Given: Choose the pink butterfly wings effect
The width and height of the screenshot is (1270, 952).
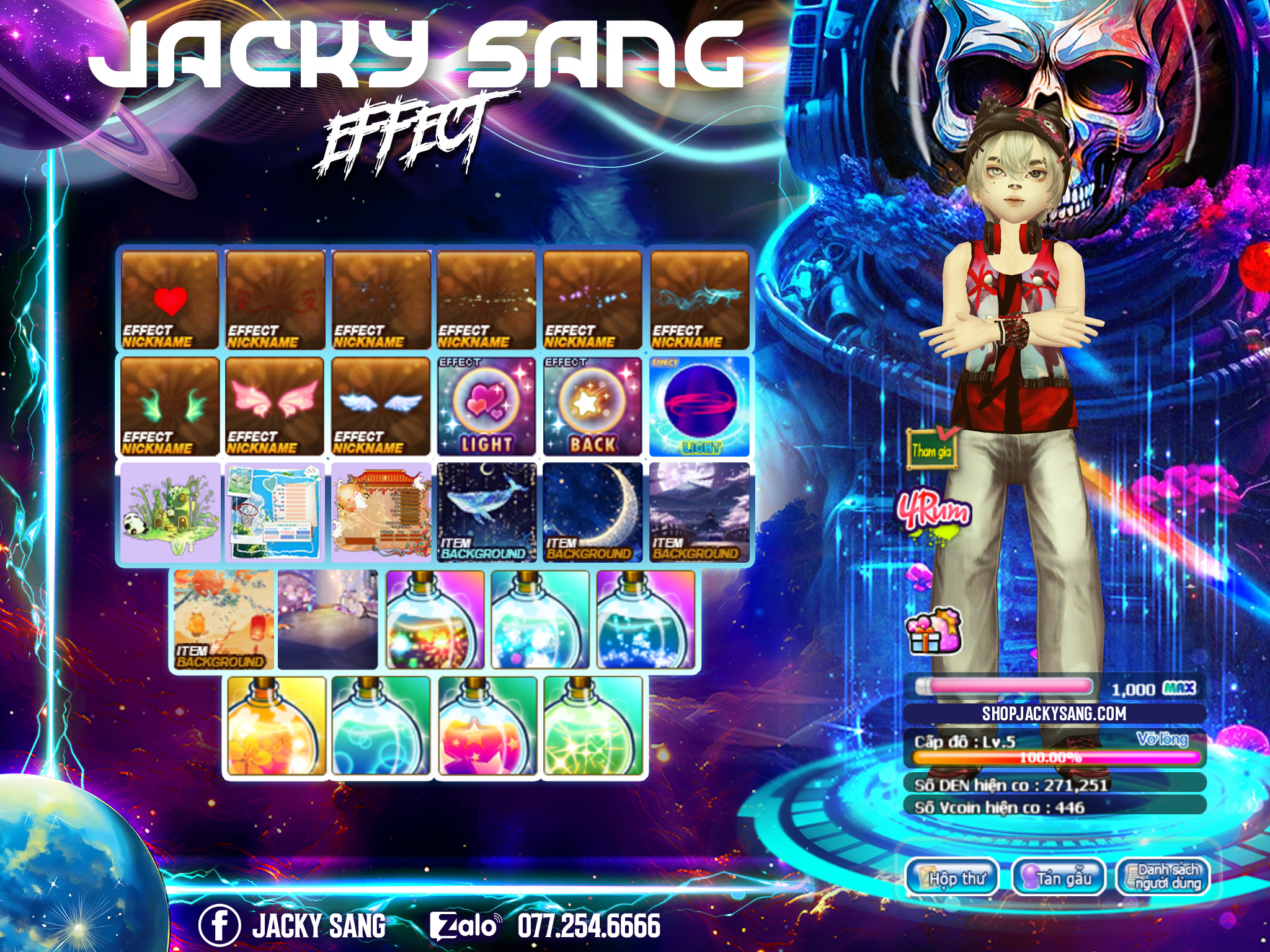Looking at the screenshot, I should pos(275,407).
